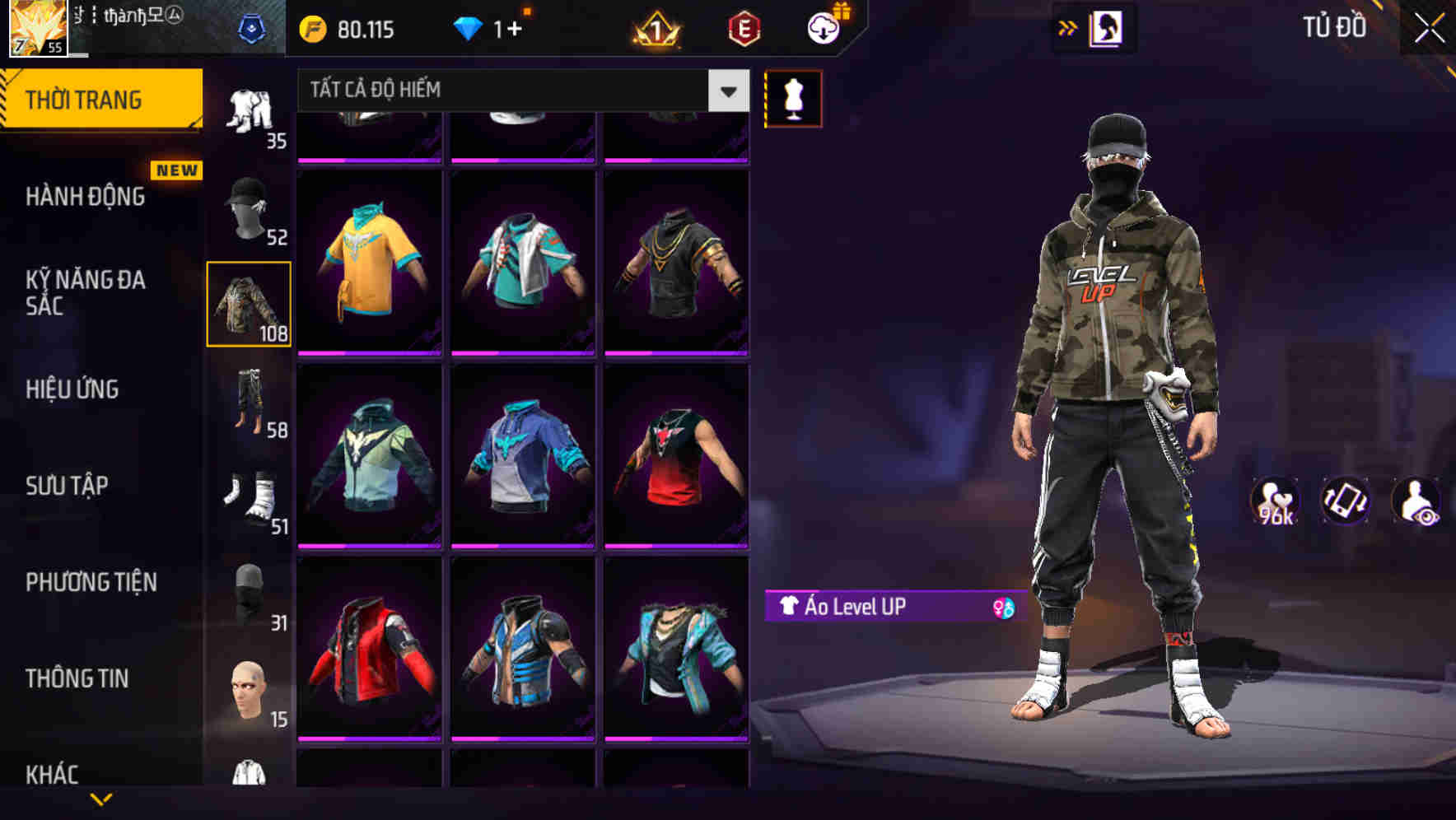The image size is (1456, 820).
Task: Click the Áo Level UP label
Action: pos(856,608)
